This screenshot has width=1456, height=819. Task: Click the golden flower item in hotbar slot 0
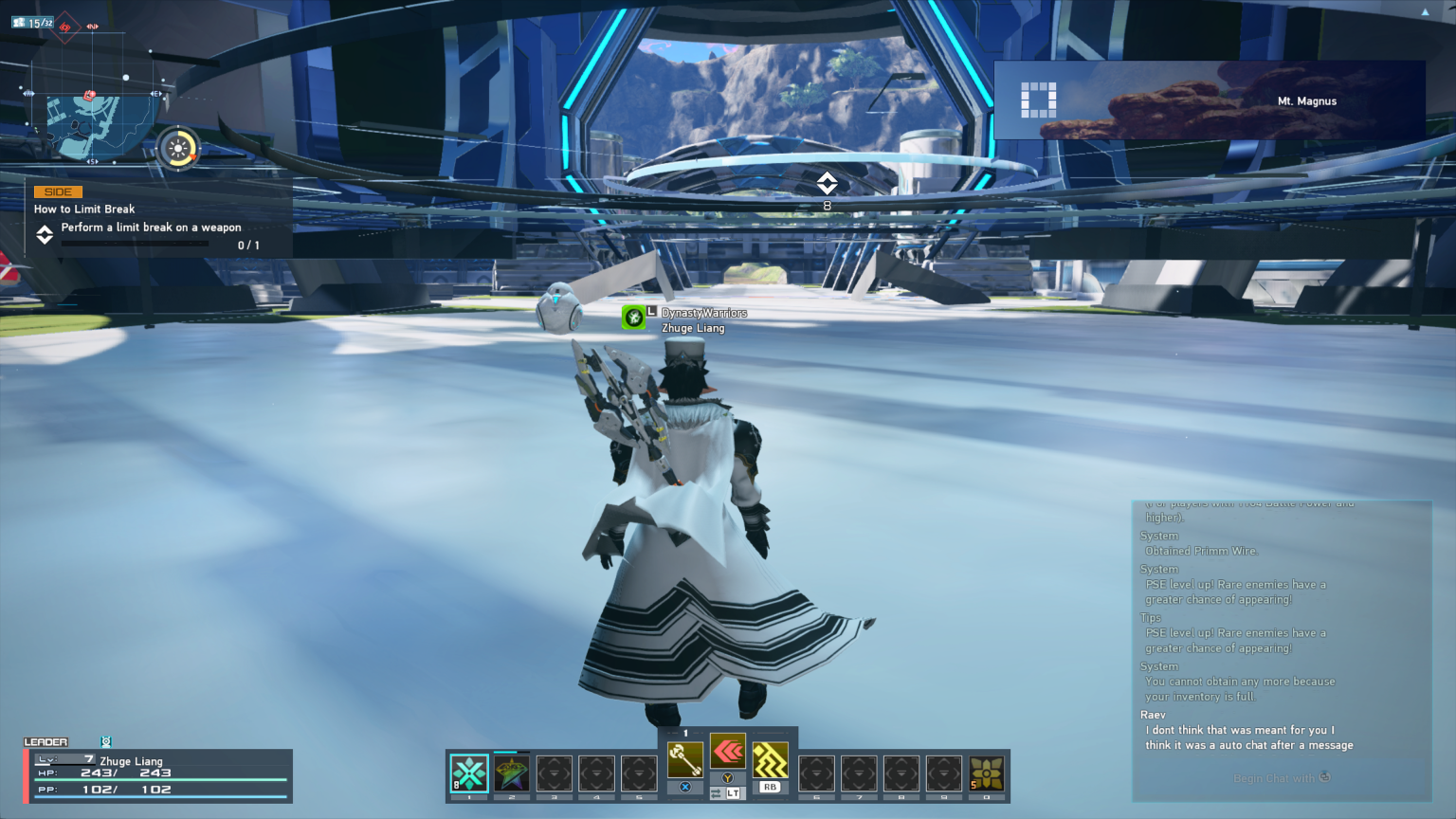click(x=988, y=774)
